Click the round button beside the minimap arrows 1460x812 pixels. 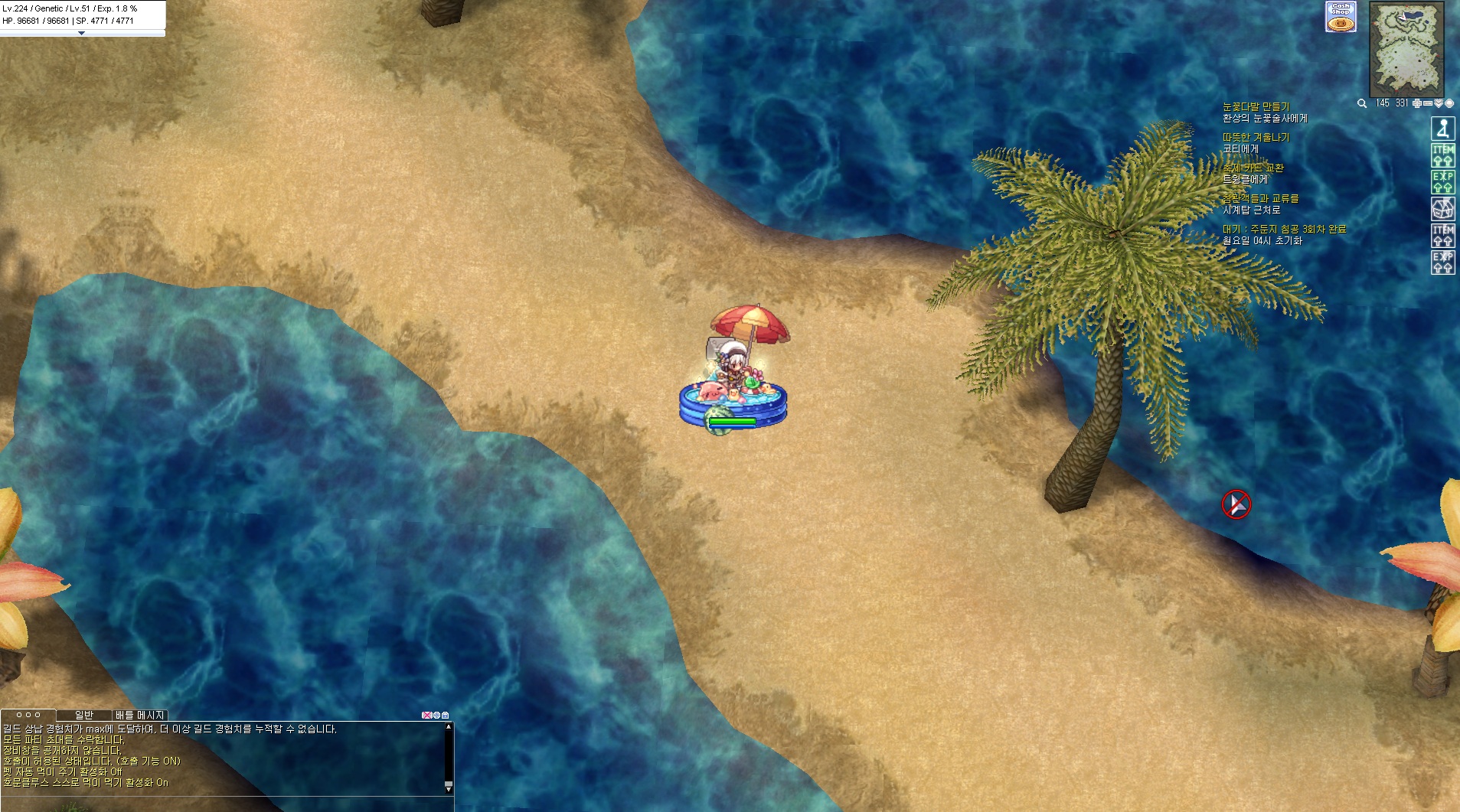coord(1449,103)
